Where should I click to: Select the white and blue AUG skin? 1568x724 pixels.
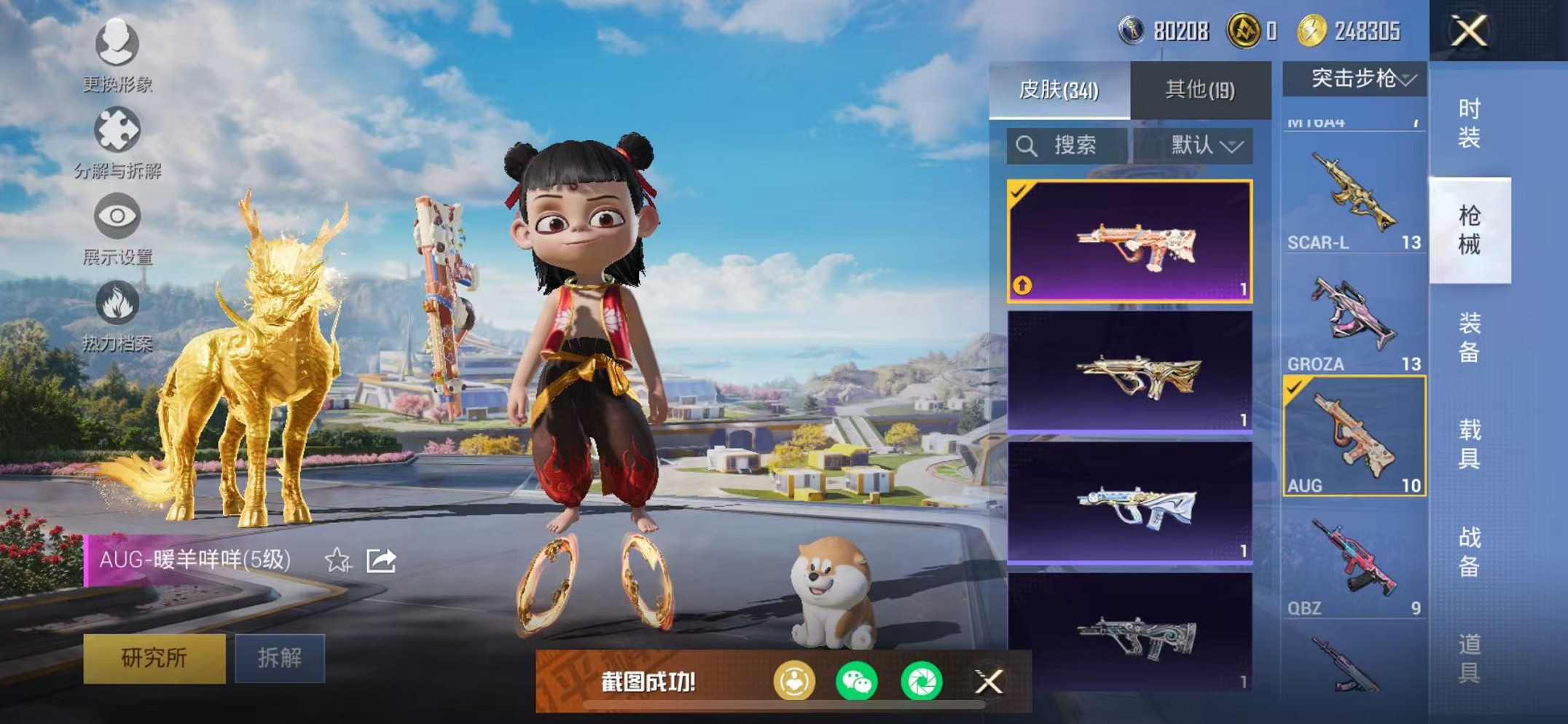click(x=1130, y=503)
